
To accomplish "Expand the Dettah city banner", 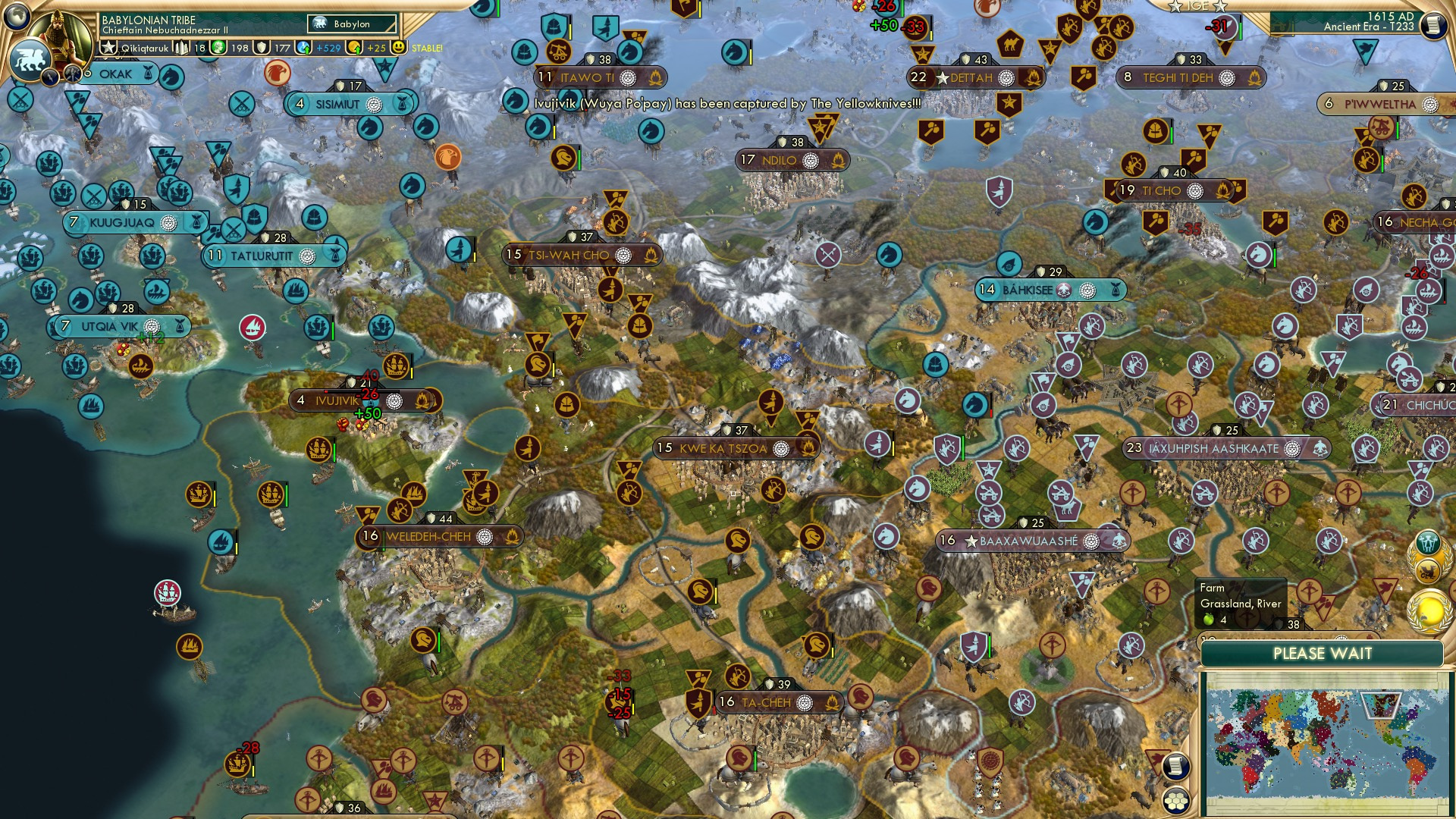I will click(974, 77).
